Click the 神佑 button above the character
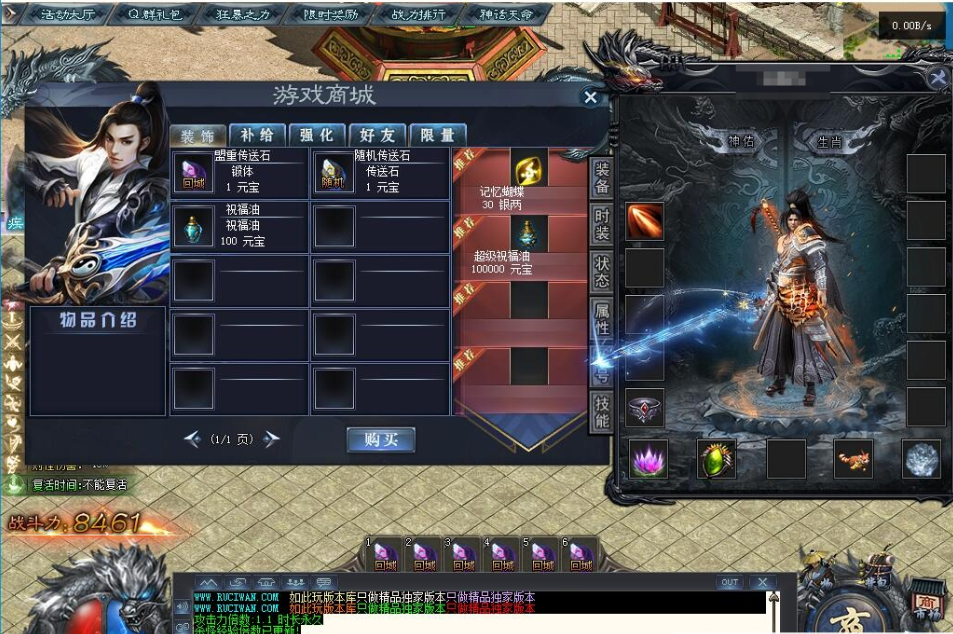Image resolution: width=953 pixels, height=634 pixels. [x=743, y=142]
